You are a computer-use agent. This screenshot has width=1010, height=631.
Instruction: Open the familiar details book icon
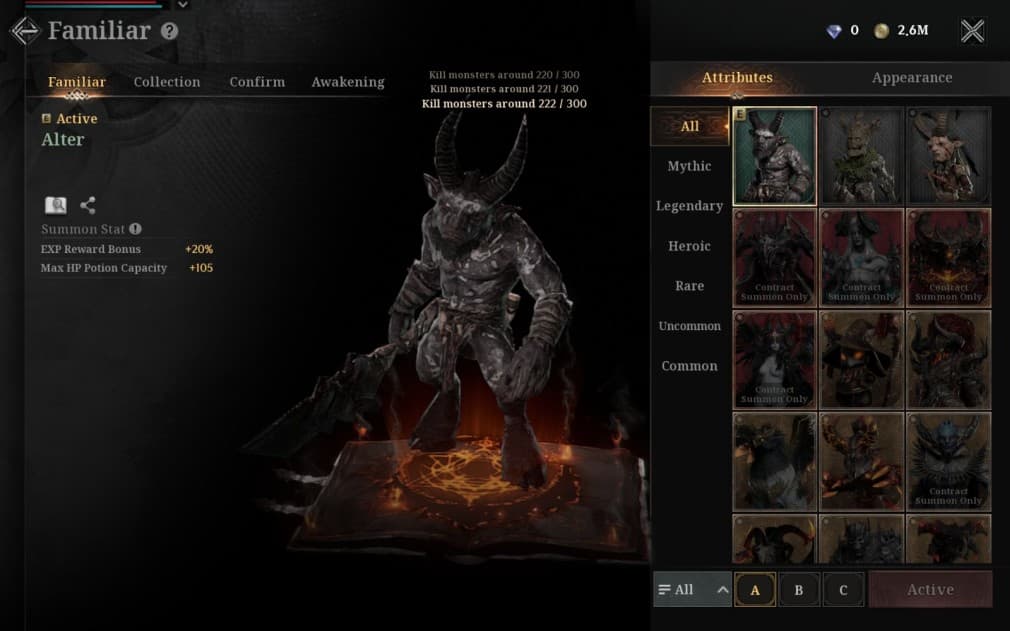tap(56, 205)
